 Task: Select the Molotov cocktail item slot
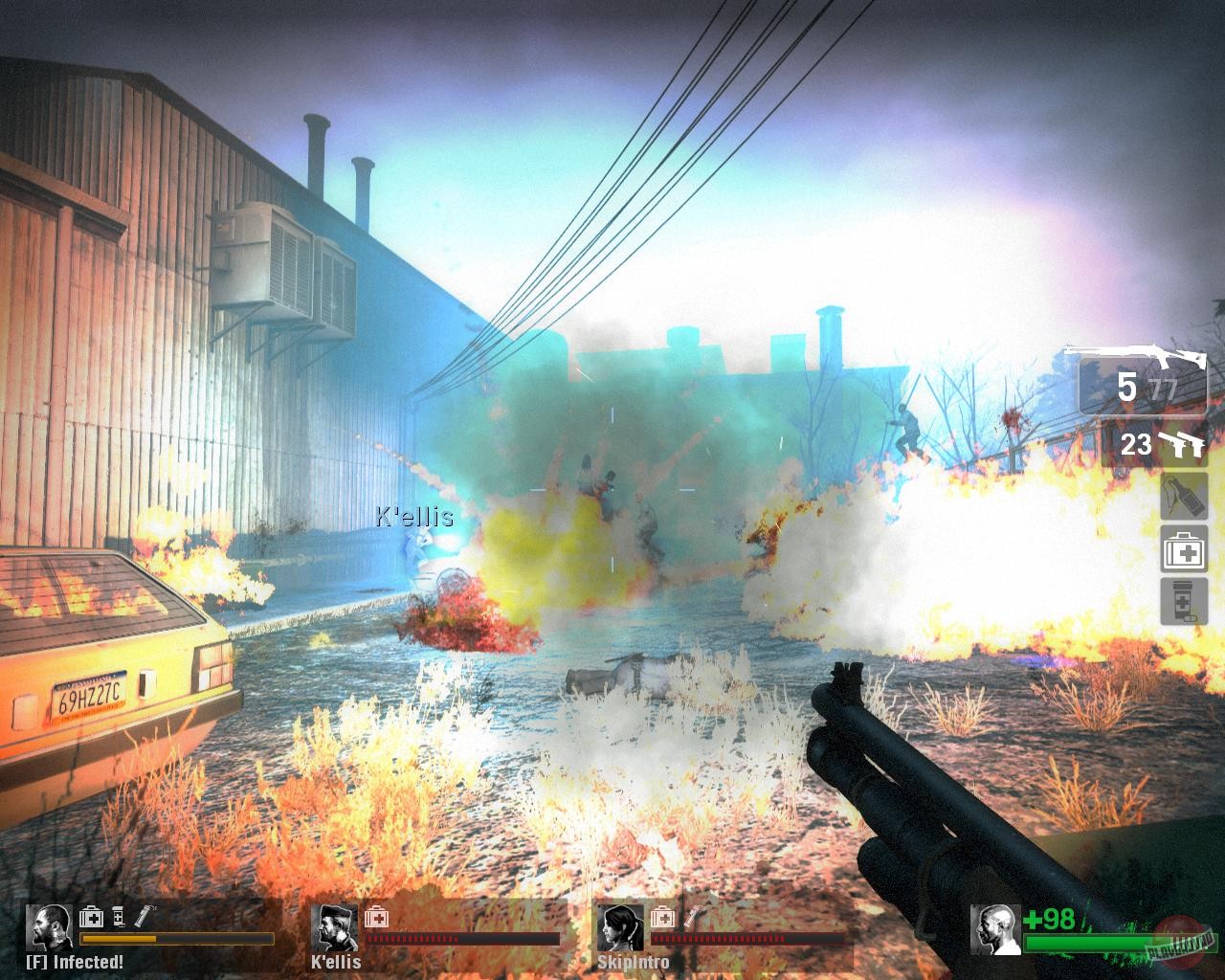(1183, 496)
